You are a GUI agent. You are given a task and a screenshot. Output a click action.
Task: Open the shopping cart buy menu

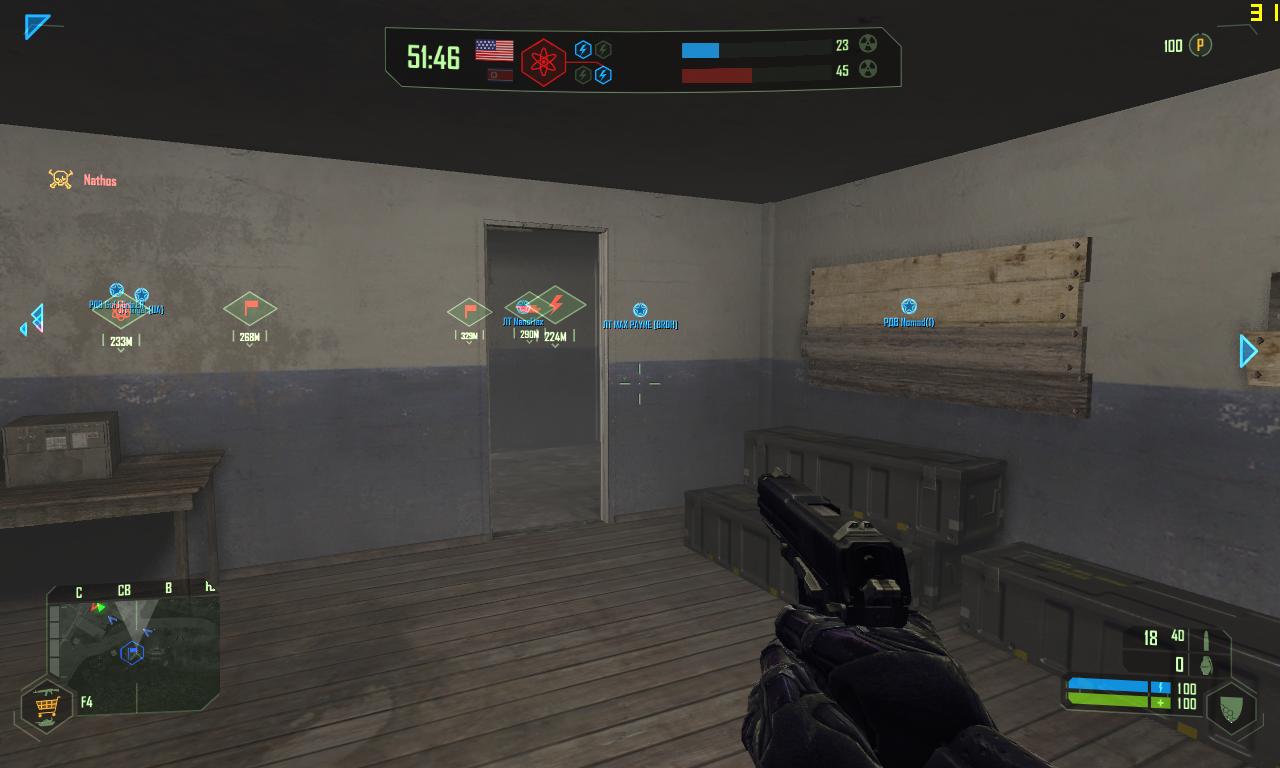45,706
